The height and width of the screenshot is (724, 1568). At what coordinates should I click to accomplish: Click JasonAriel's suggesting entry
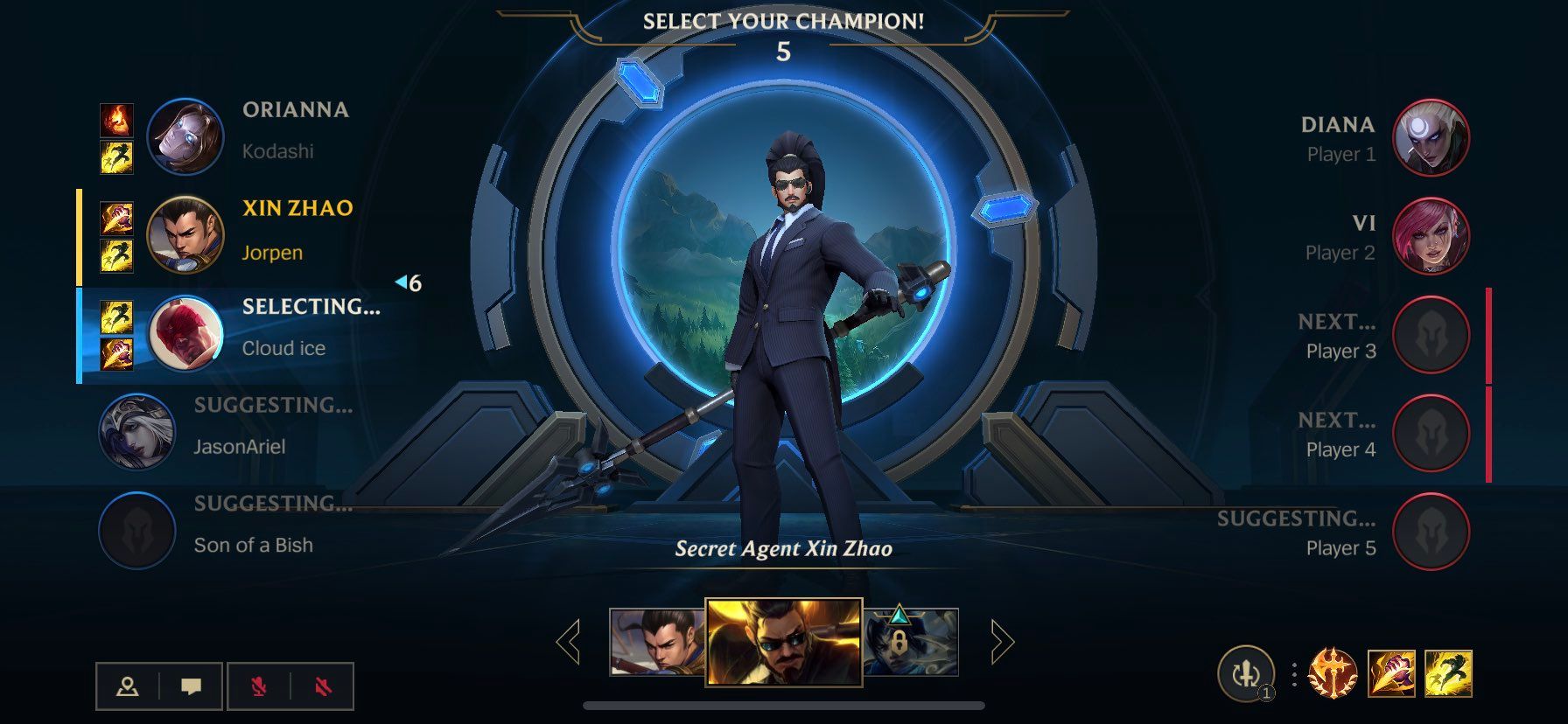[x=237, y=446]
